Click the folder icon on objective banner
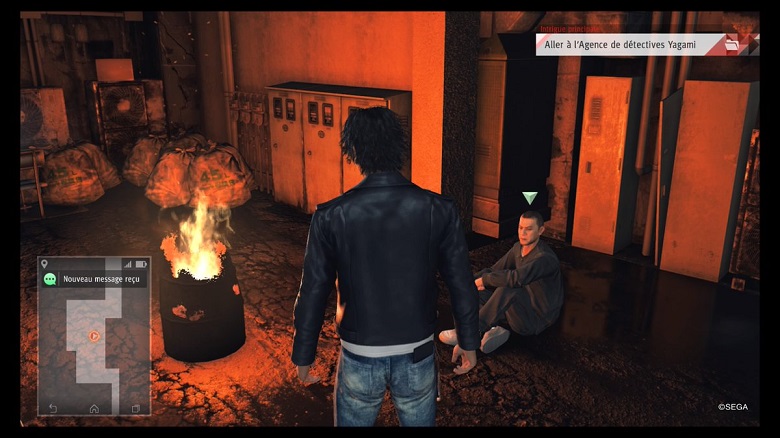Viewport: 780px width, 438px height. 732,45
